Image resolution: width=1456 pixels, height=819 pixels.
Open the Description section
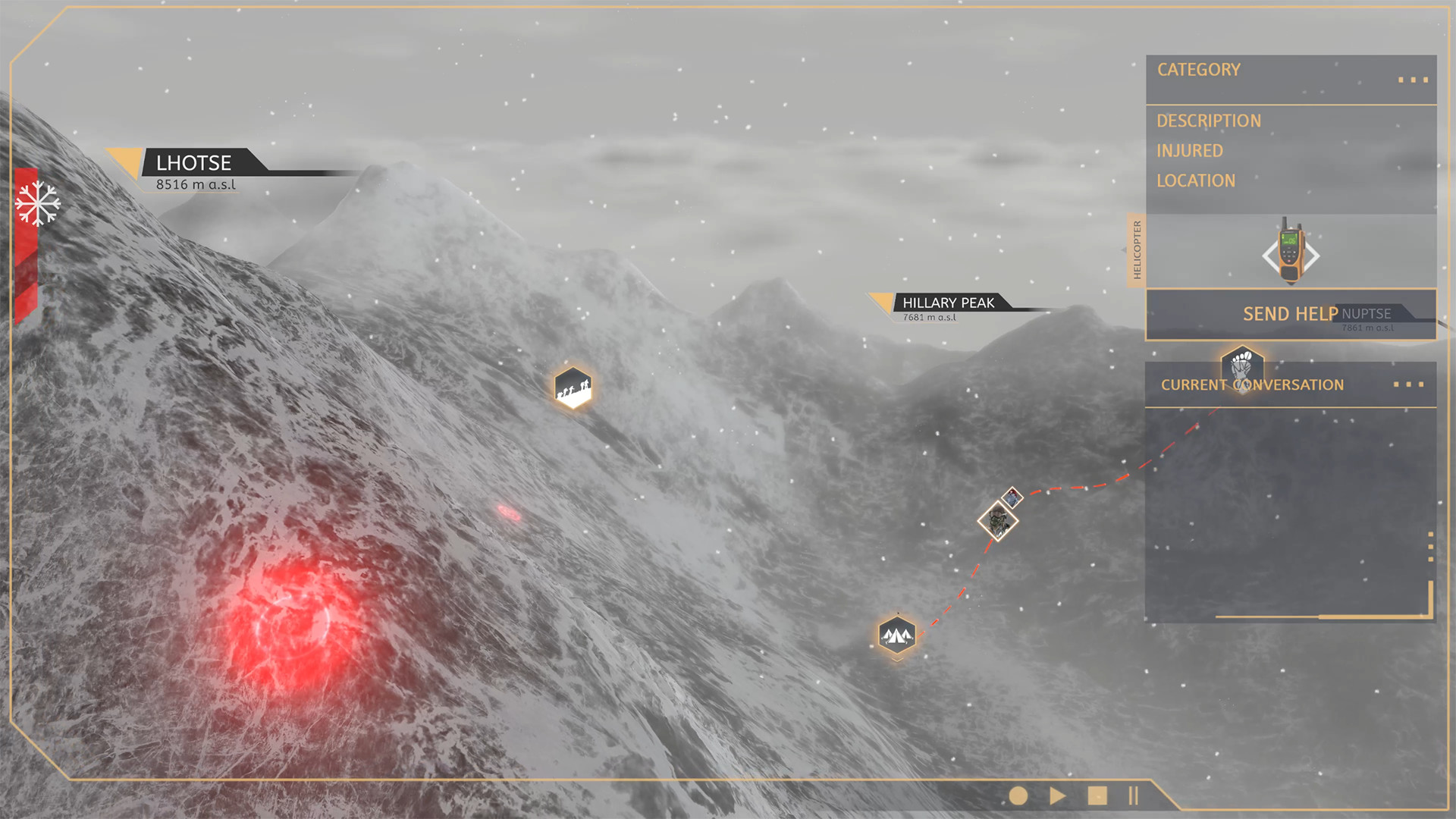(x=1208, y=121)
